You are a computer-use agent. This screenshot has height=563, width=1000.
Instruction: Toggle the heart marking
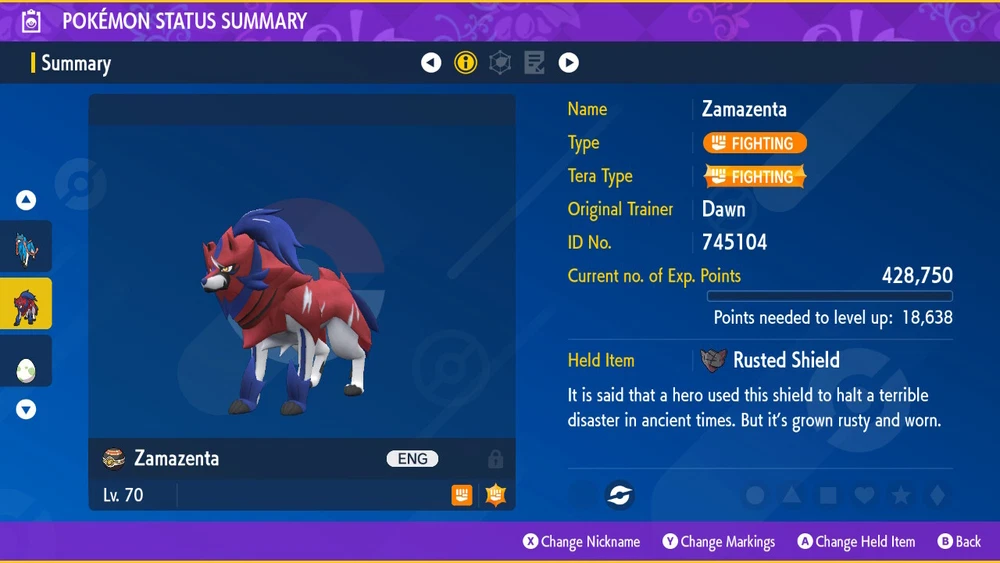point(864,495)
